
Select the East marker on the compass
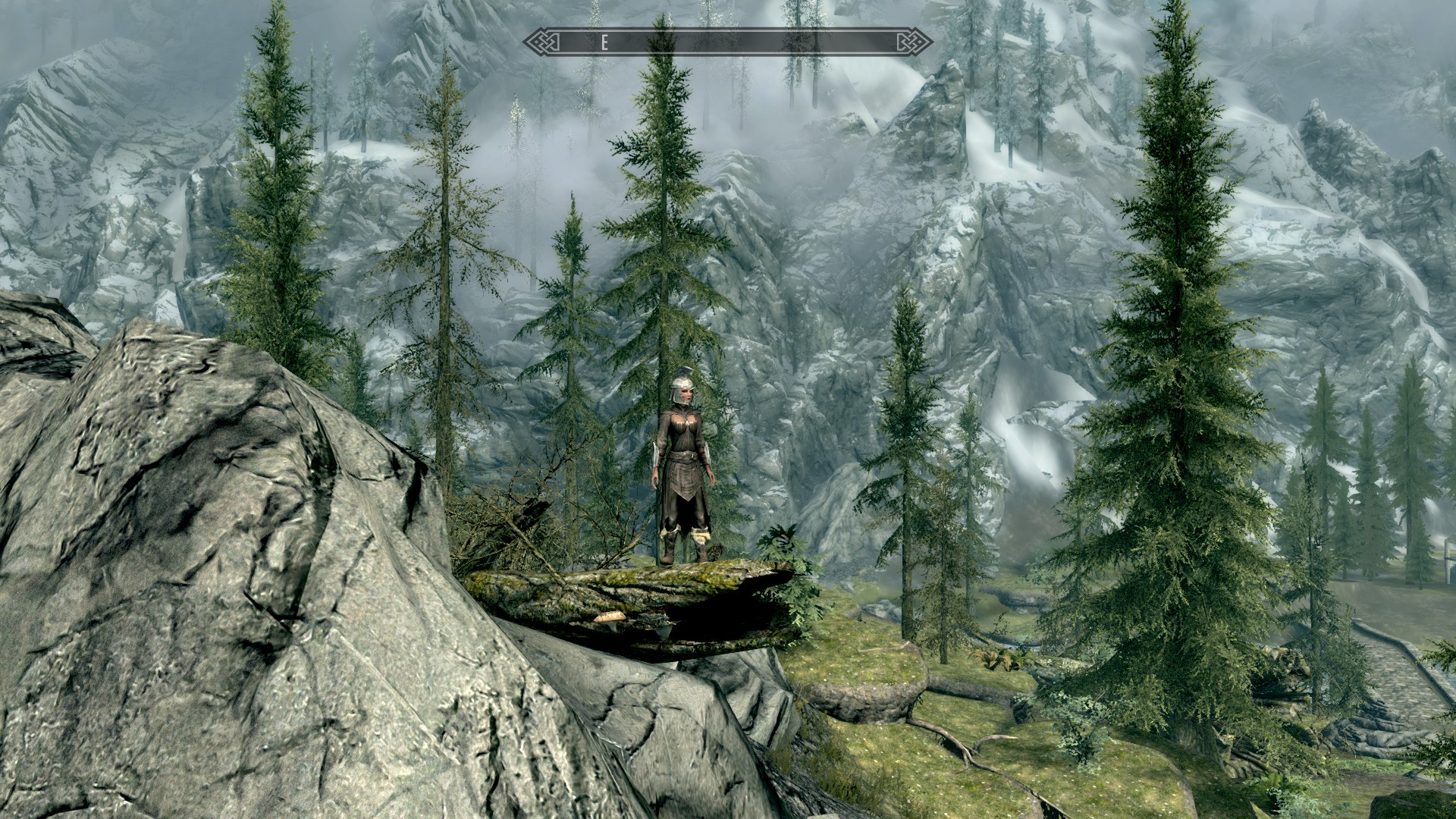(x=604, y=43)
